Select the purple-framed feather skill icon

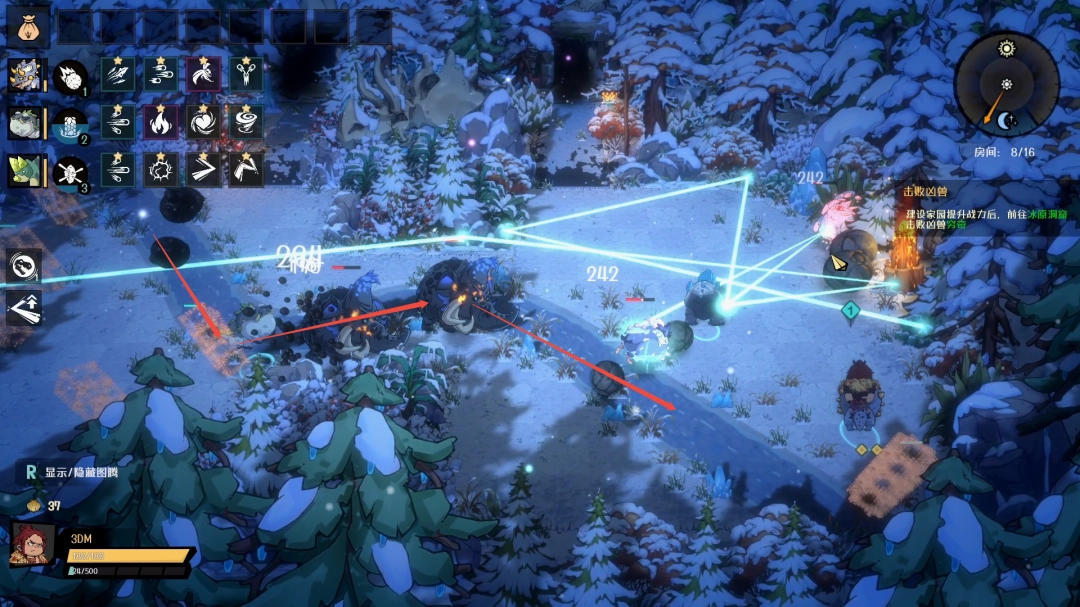pyautogui.click(x=203, y=74)
